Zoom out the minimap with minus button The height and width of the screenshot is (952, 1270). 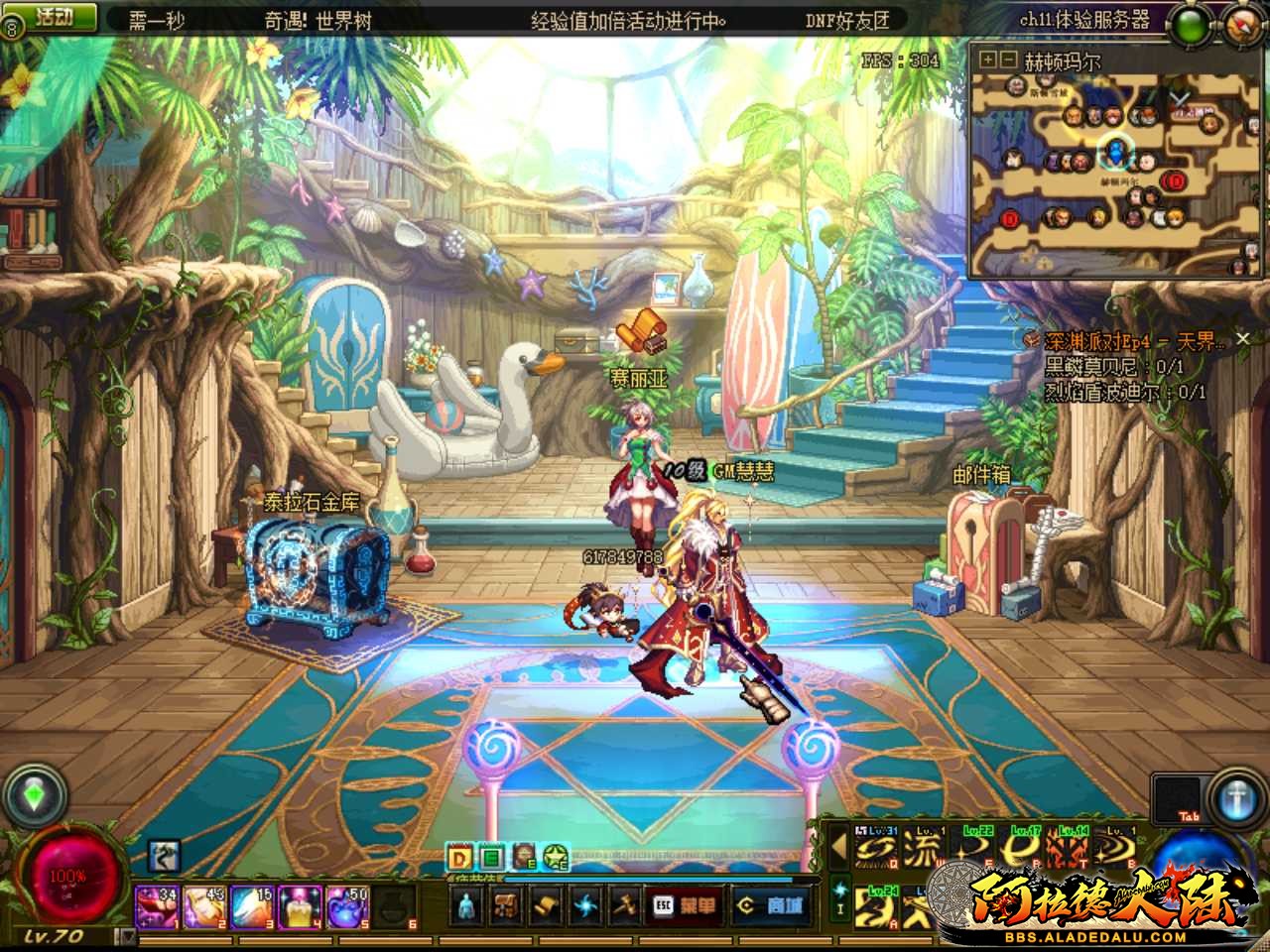(x=1007, y=60)
